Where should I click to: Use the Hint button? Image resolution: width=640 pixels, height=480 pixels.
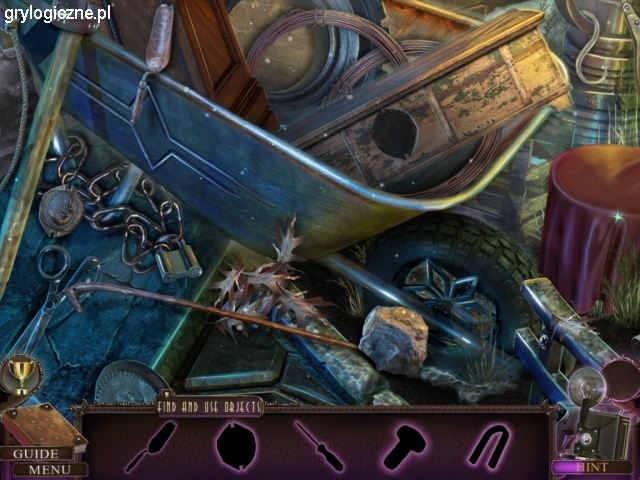pos(592,466)
